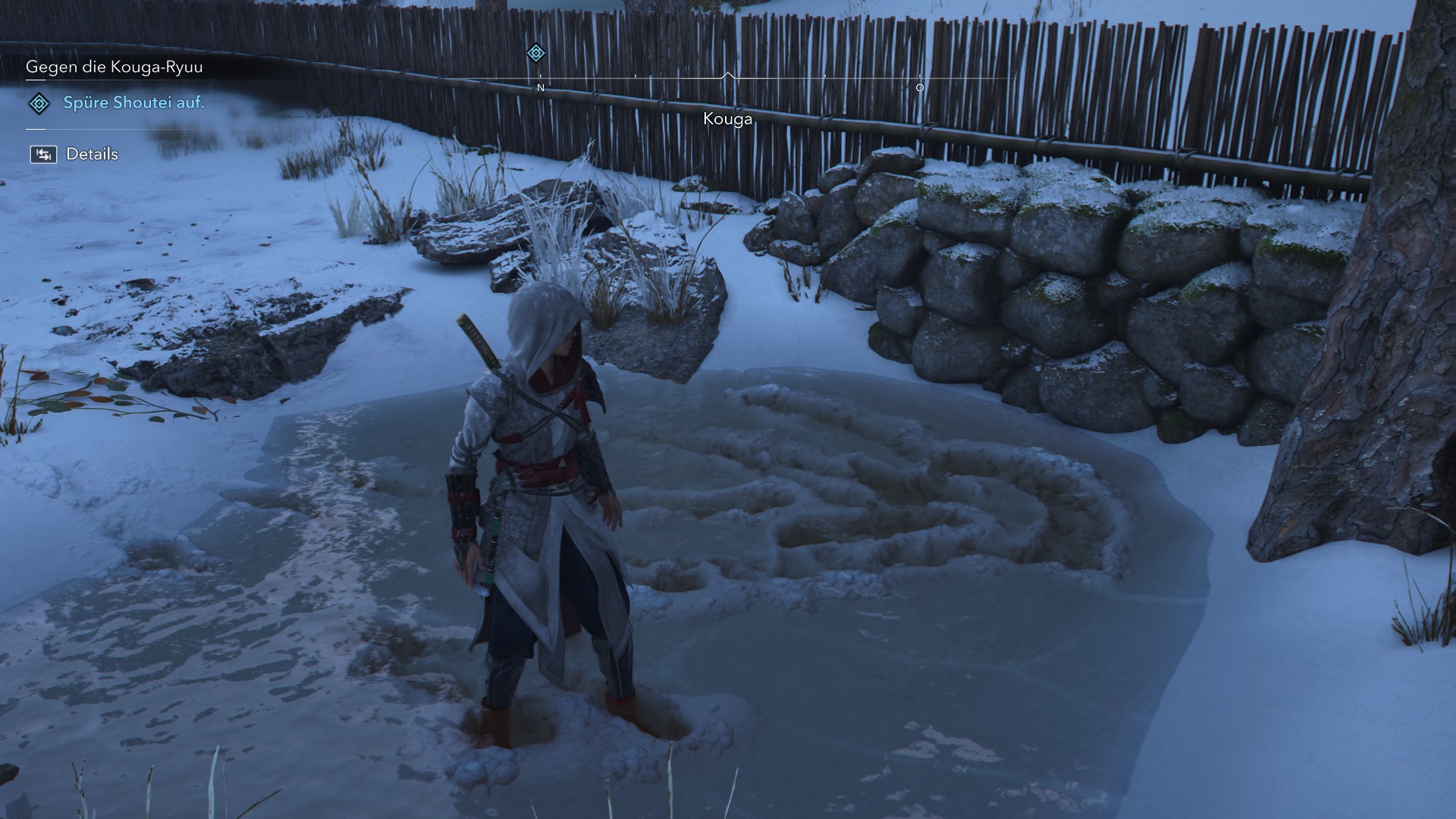Image resolution: width=1456 pixels, height=819 pixels.
Task: Click the N cardinal marker on the compass
Action: (x=540, y=87)
